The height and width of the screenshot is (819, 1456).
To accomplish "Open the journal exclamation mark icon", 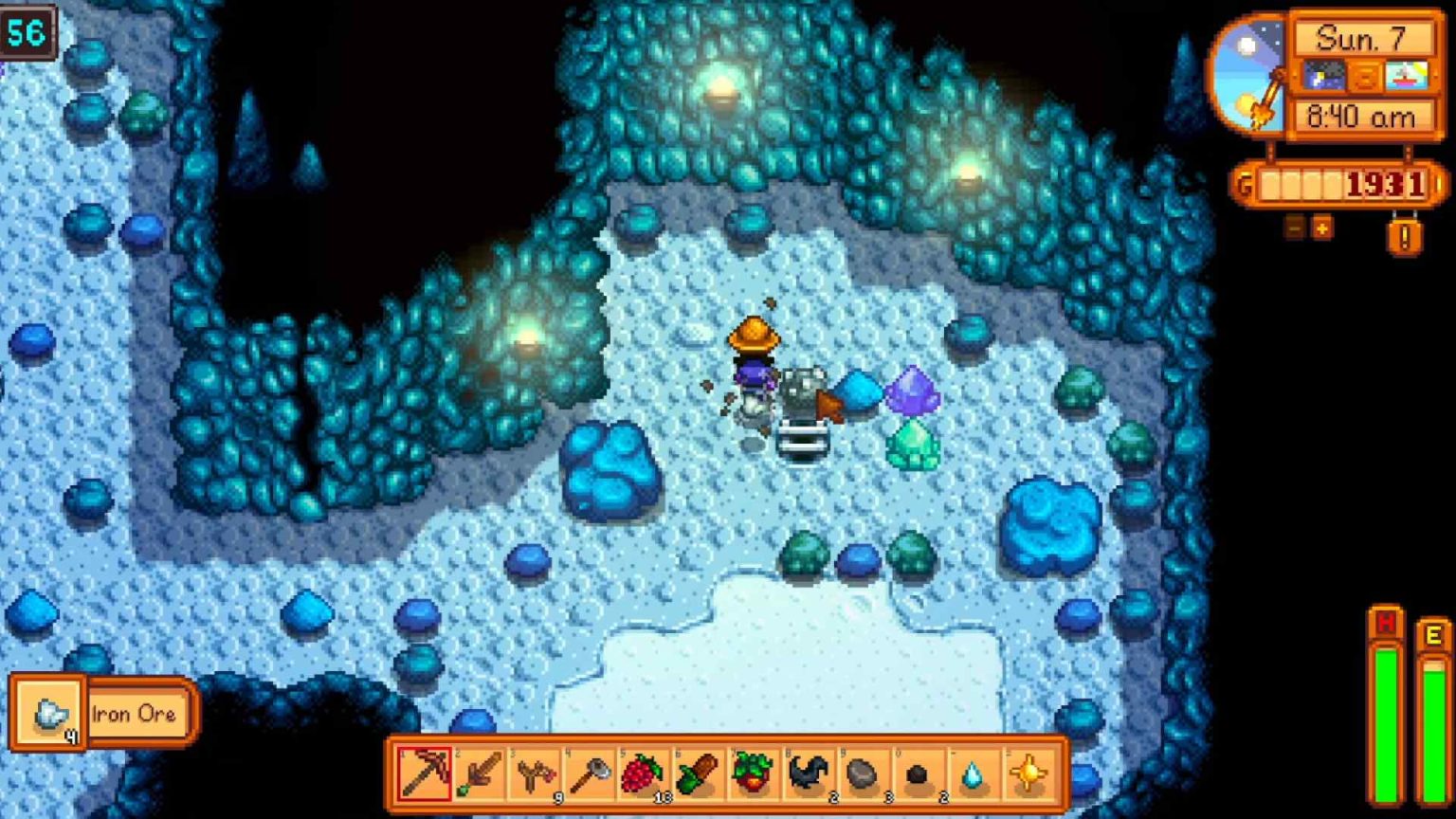I will pos(1404,235).
